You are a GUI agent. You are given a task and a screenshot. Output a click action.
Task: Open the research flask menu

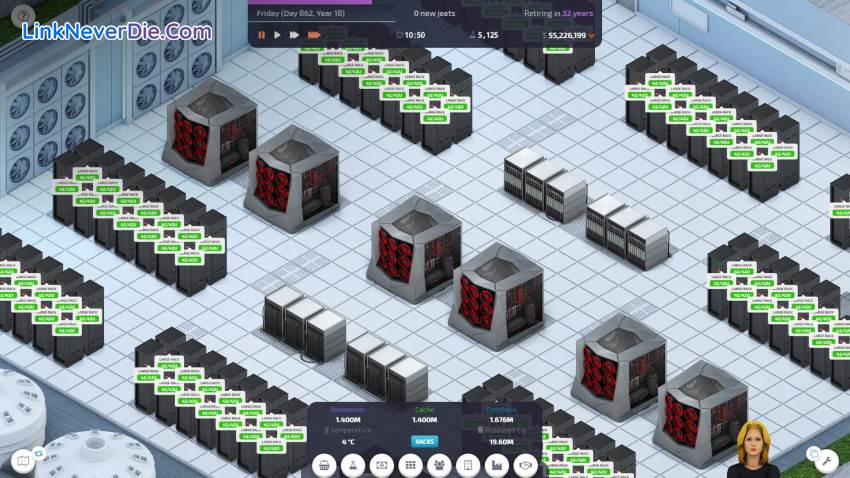352,465
